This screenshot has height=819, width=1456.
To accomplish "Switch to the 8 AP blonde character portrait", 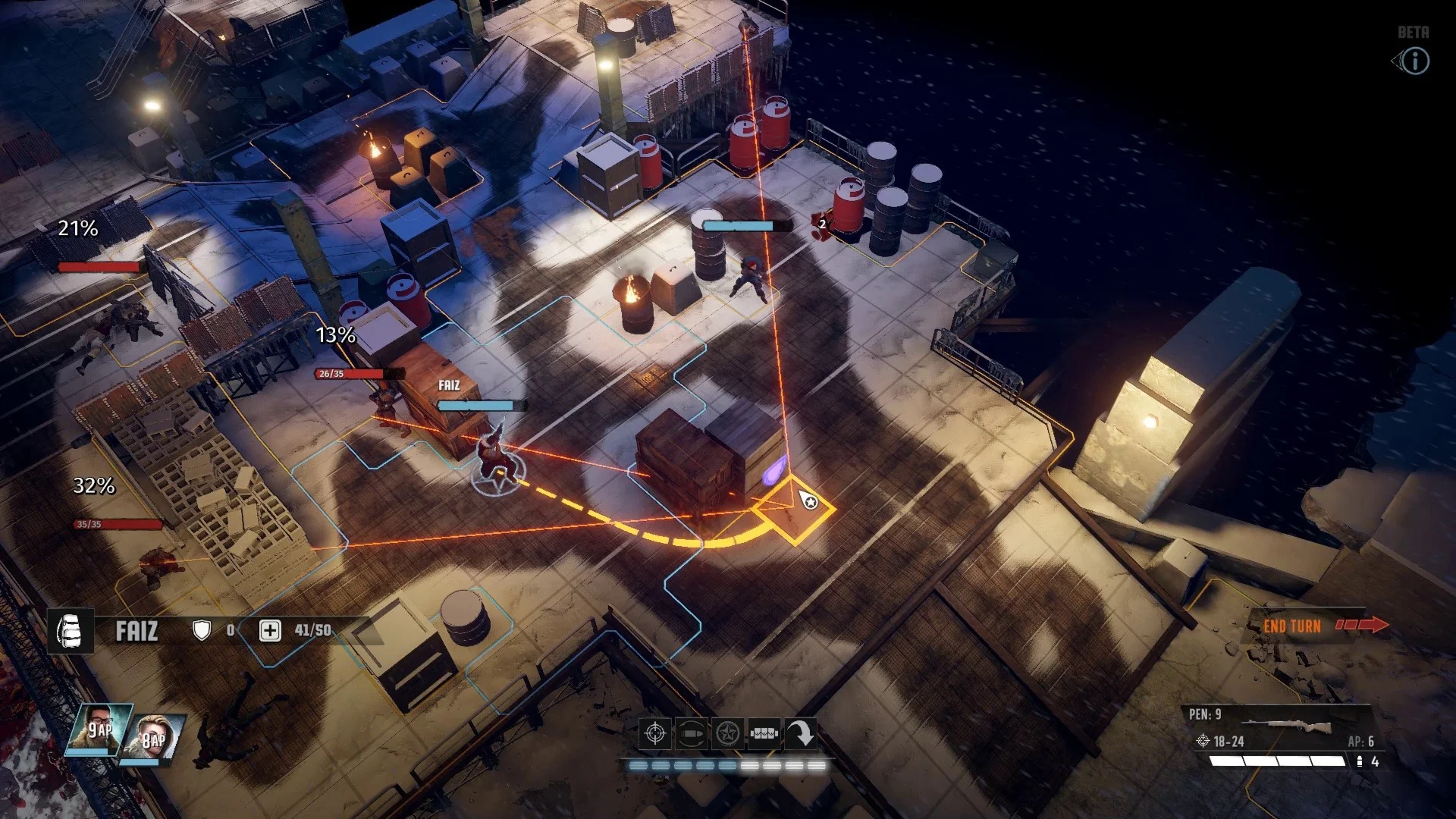I will click(156, 737).
